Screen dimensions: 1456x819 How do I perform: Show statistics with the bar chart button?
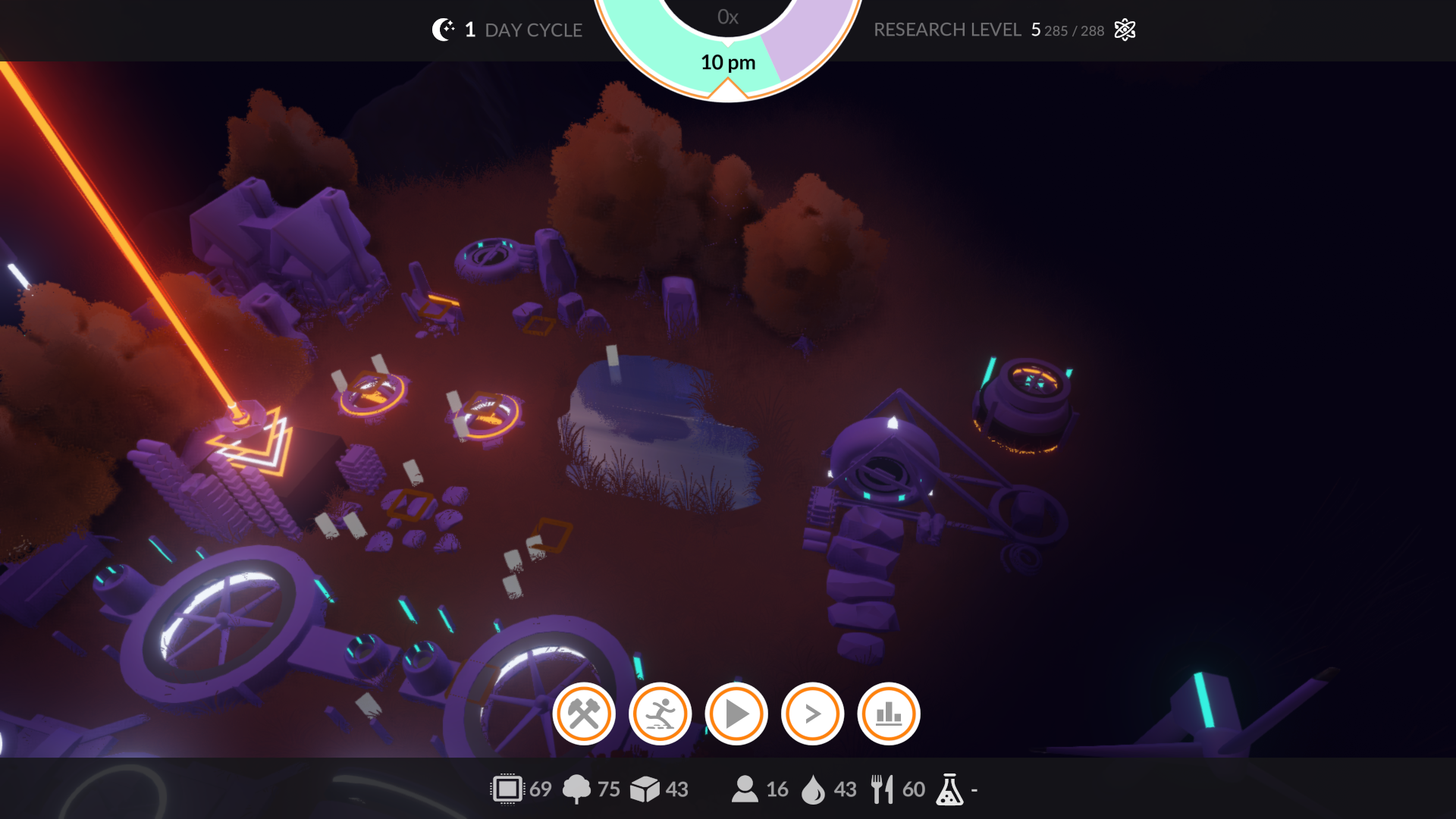pos(889,714)
